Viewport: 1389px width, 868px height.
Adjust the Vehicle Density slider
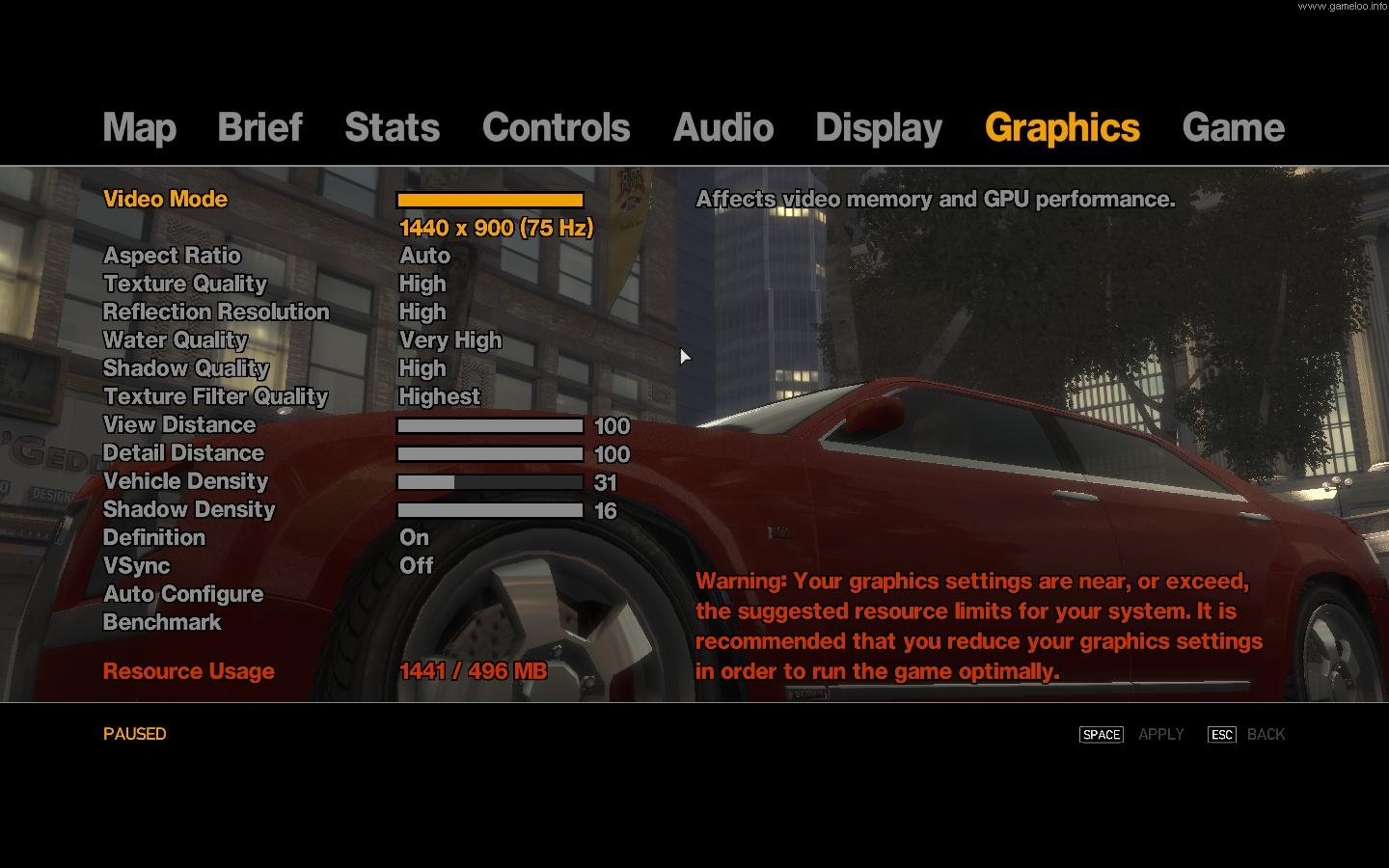point(490,482)
